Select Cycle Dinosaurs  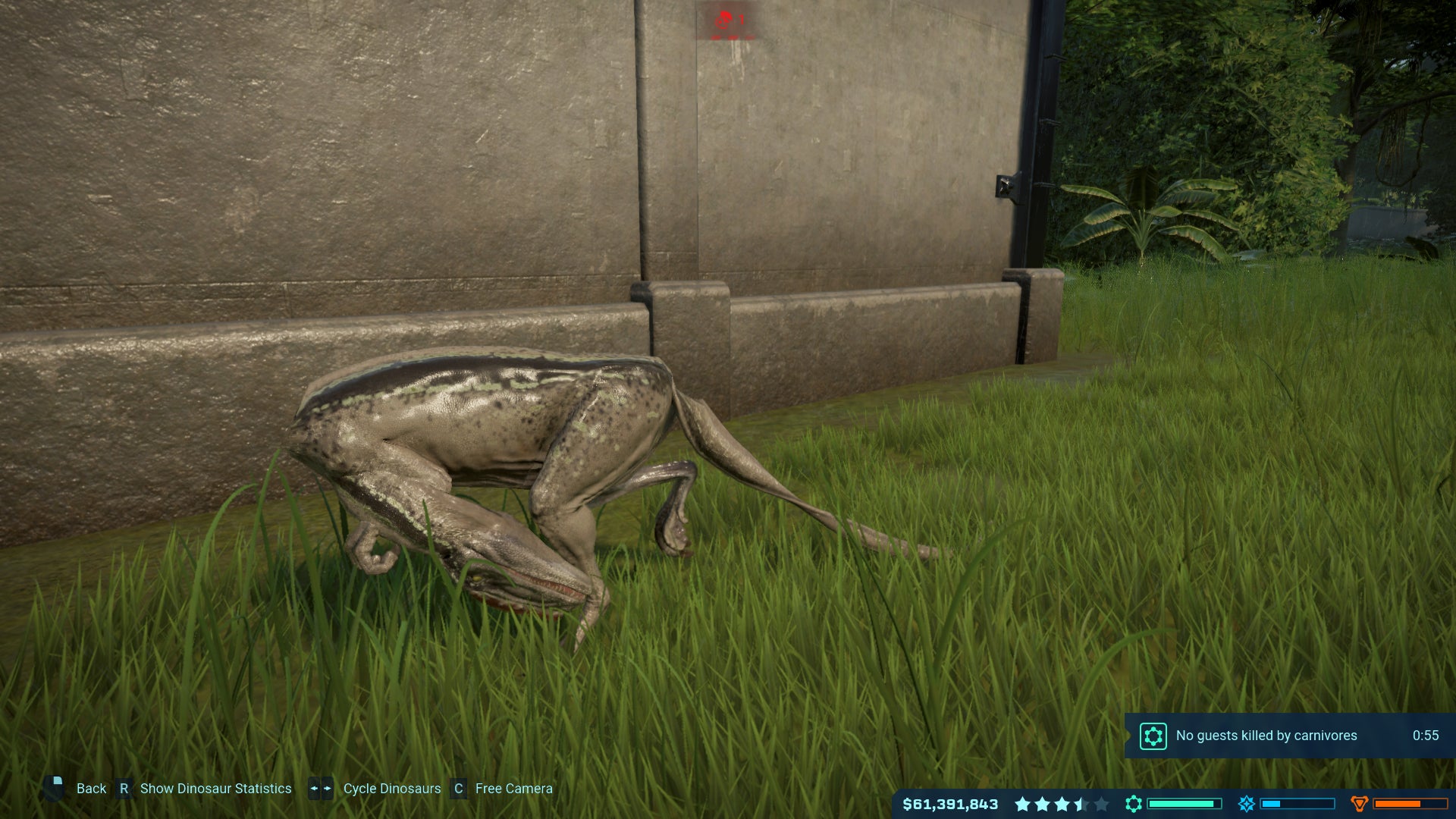(x=391, y=788)
